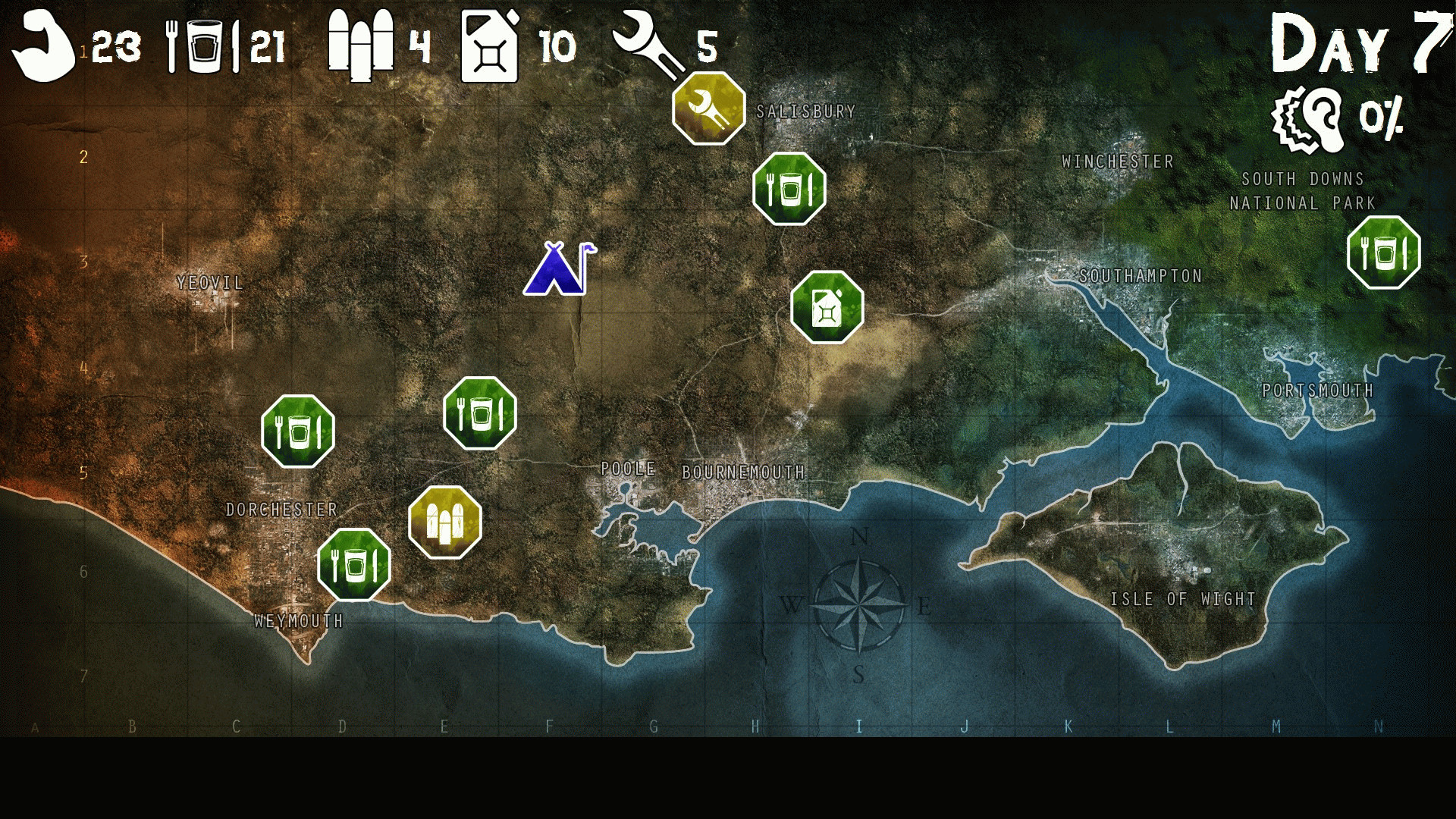The height and width of the screenshot is (819, 1456).
Task: Select the food mission in South Downs National Park
Action: [x=1383, y=253]
